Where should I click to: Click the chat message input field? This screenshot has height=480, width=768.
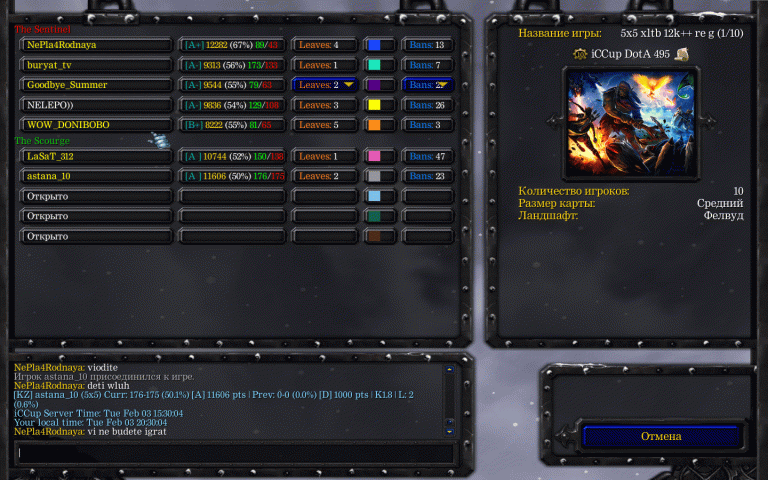tap(235, 453)
